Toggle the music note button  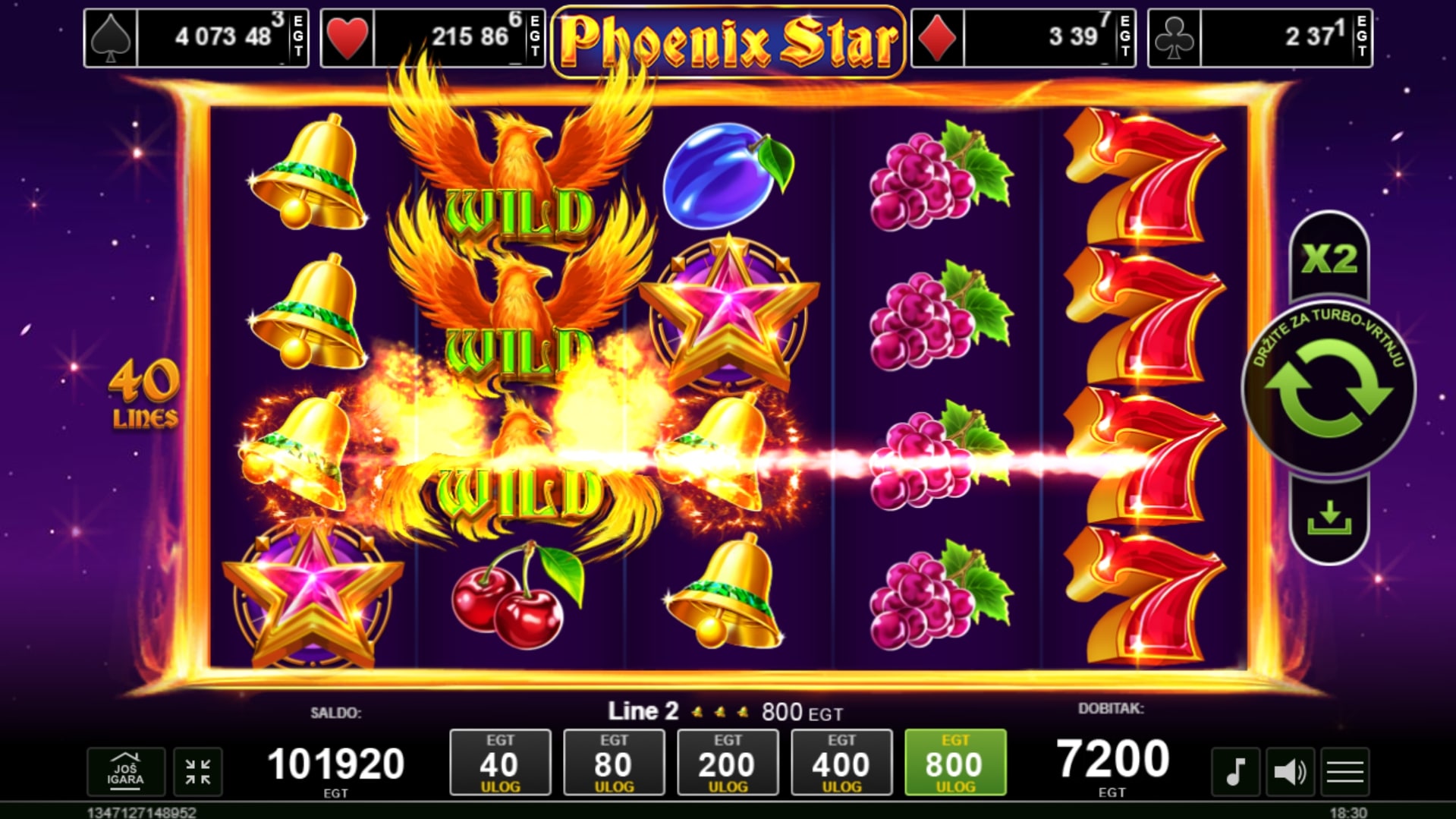coord(1235,772)
